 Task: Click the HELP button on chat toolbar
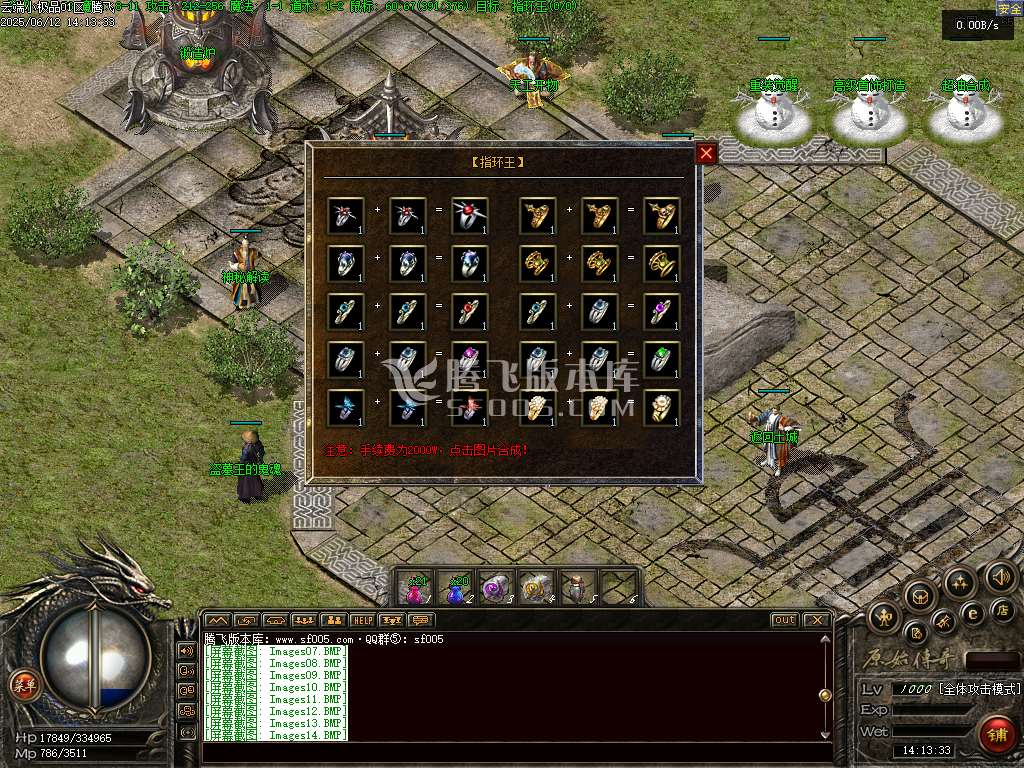(x=361, y=621)
